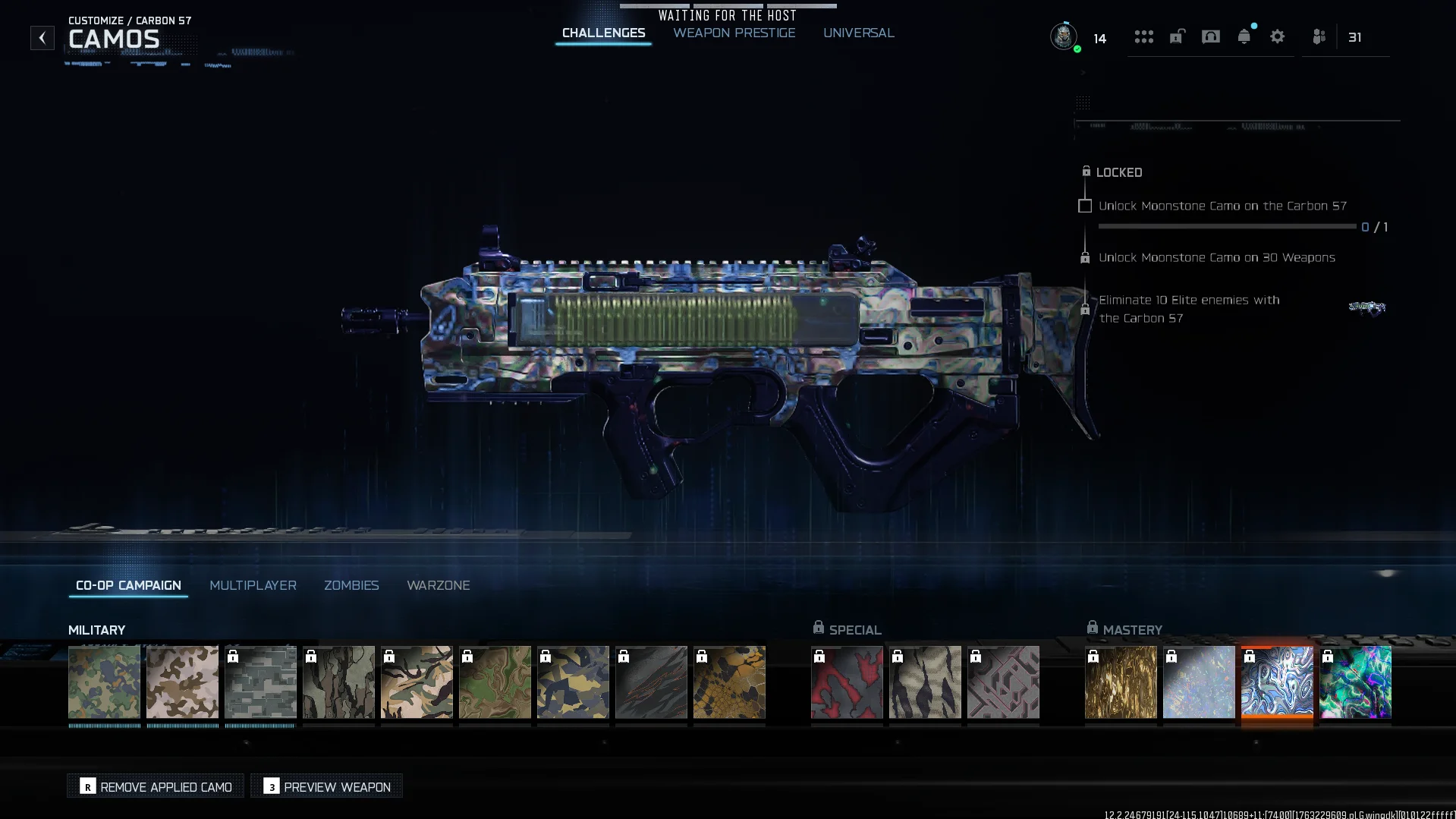
Task: Check the notifications bell
Action: click(x=1244, y=36)
